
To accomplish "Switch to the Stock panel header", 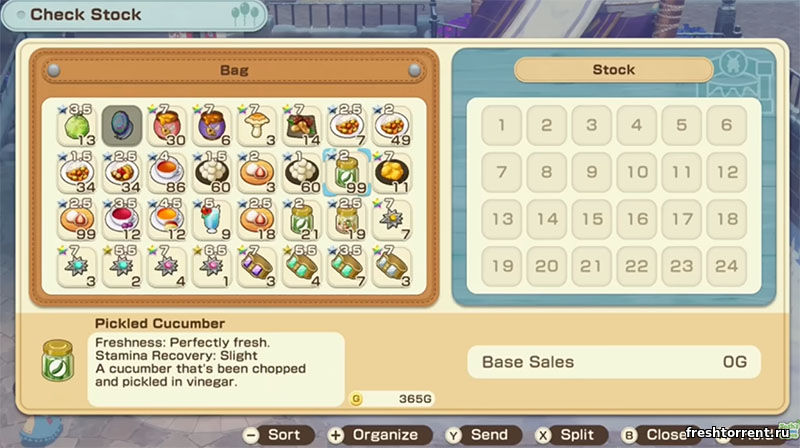I will pyautogui.click(x=614, y=70).
